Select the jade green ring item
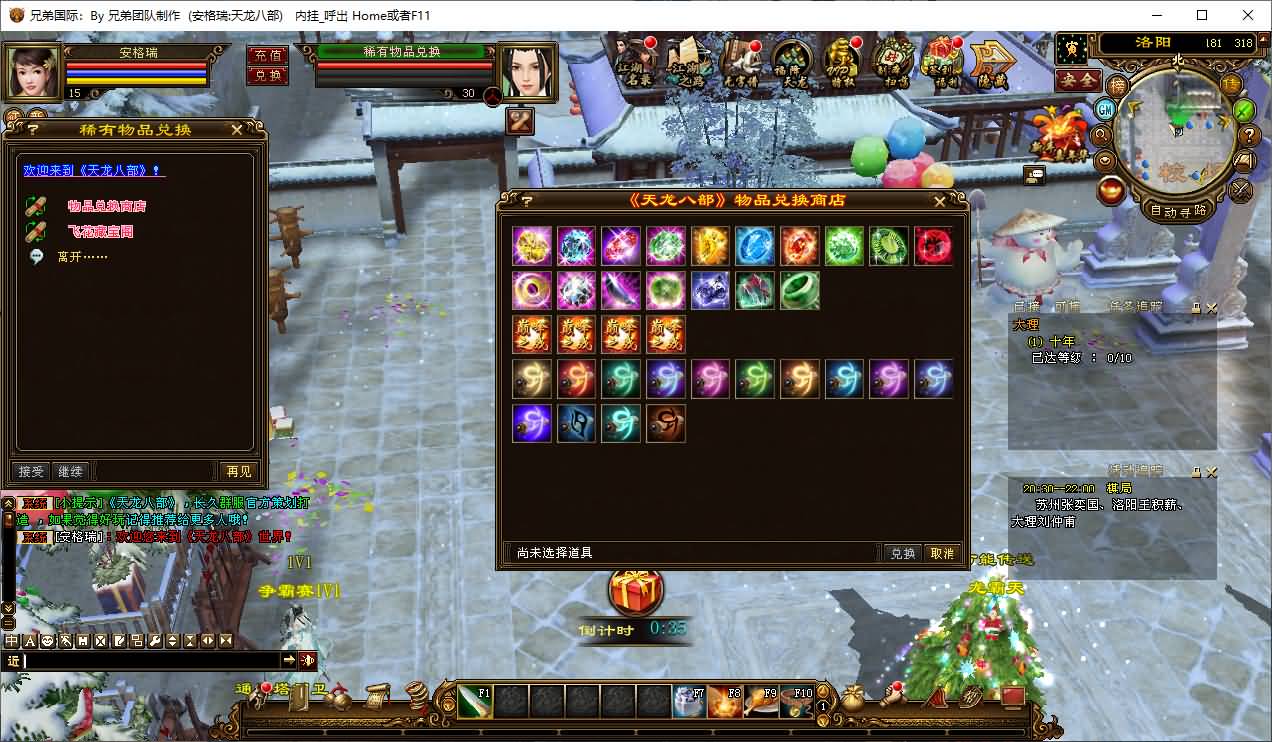The image size is (1272, 742). pos(799,290)
